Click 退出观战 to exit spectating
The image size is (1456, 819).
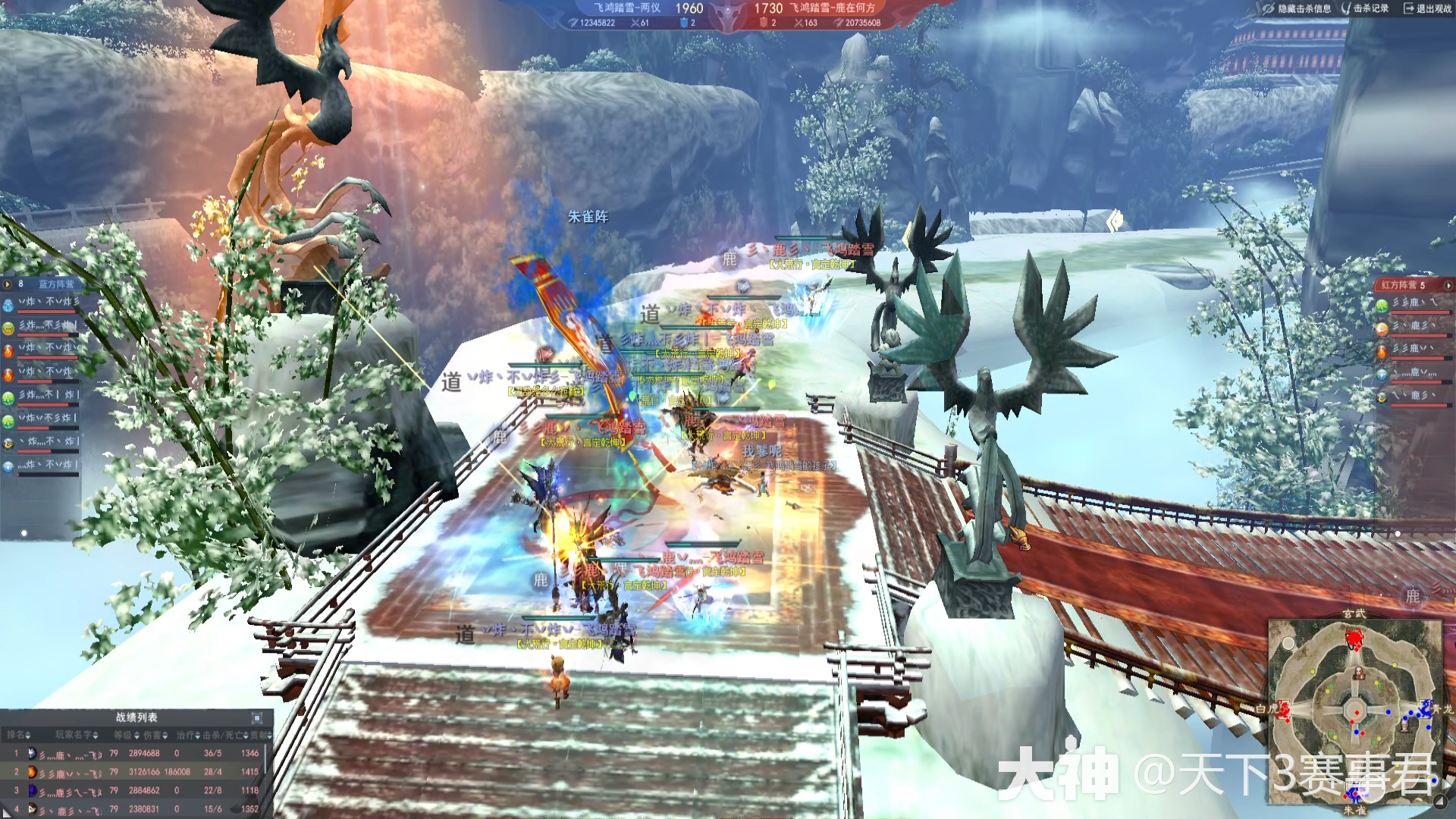point(1427,8)
